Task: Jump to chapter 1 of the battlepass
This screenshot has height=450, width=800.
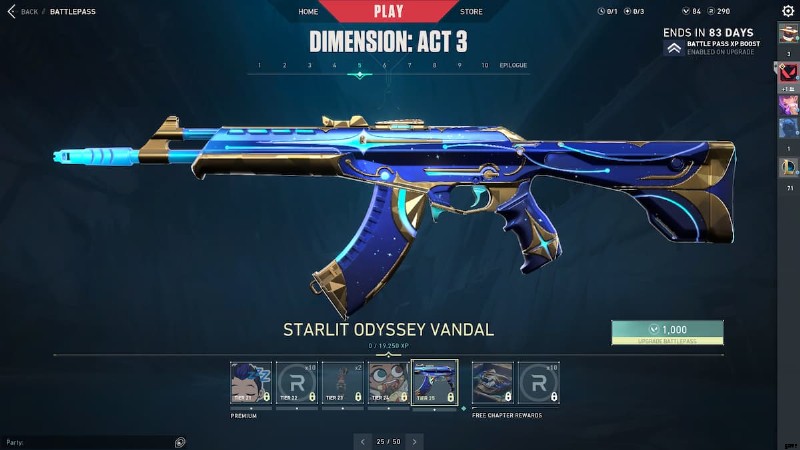Action: 259,65
